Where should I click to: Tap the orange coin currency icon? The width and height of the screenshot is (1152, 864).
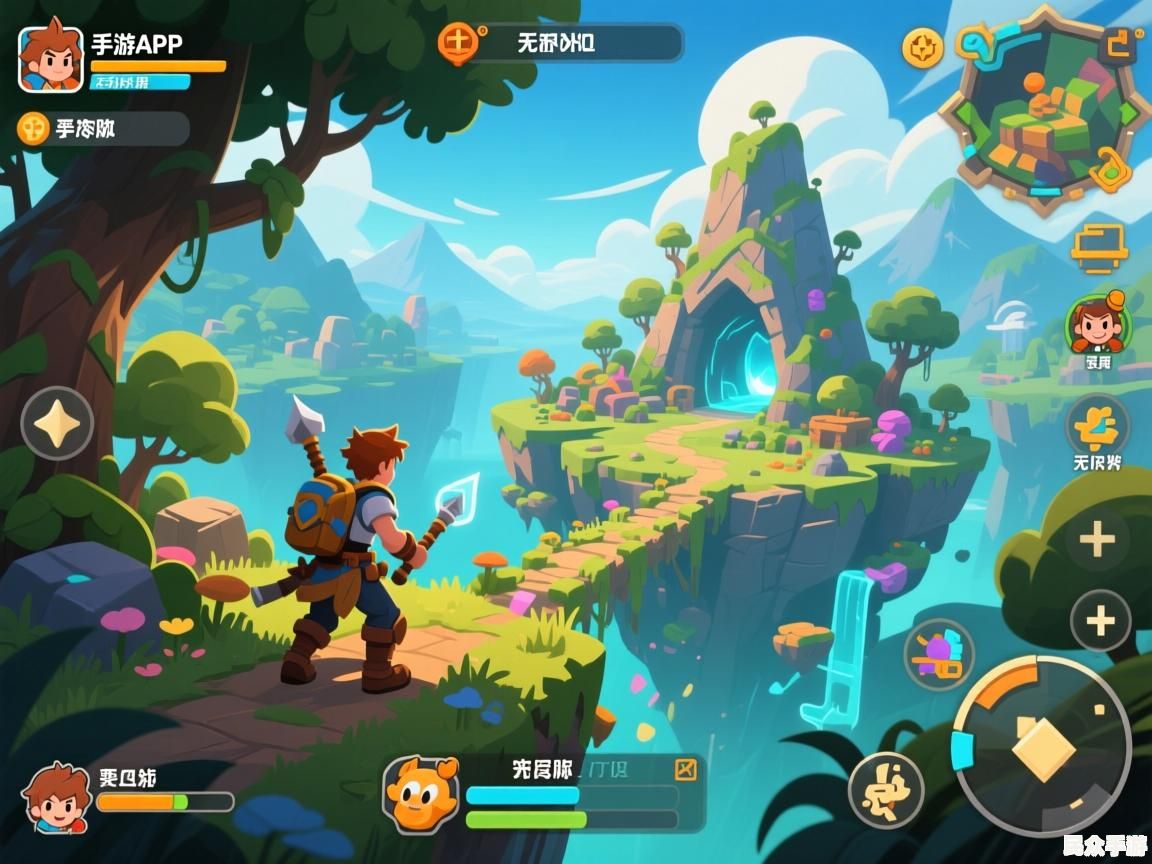tap(34, 128)
